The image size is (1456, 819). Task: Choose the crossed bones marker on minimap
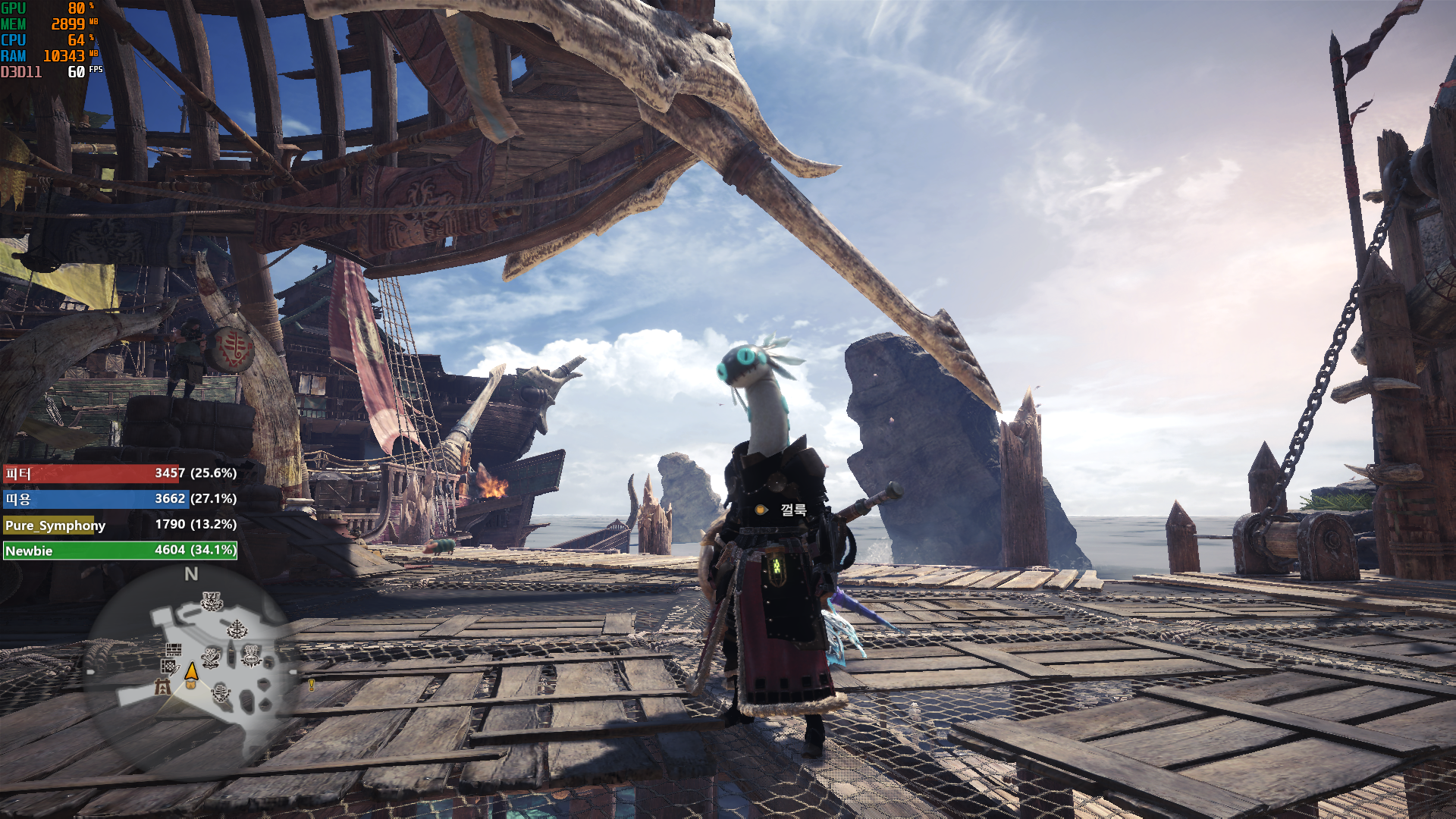click(x=211, y=658)
